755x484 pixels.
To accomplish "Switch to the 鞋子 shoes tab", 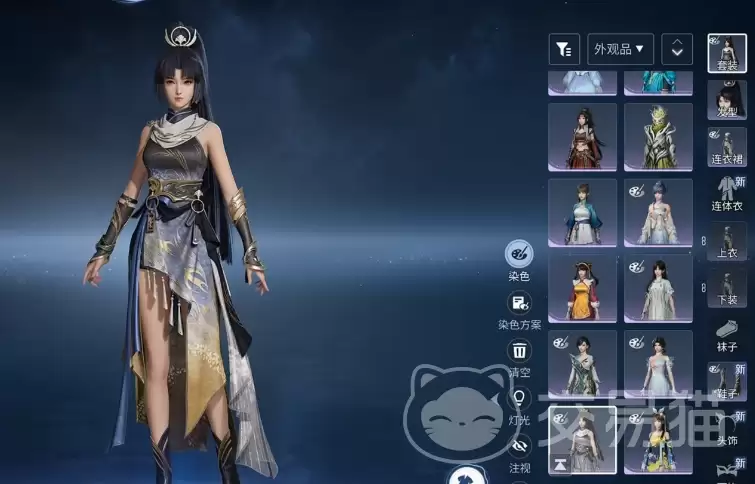I will (x=727, y=383).
